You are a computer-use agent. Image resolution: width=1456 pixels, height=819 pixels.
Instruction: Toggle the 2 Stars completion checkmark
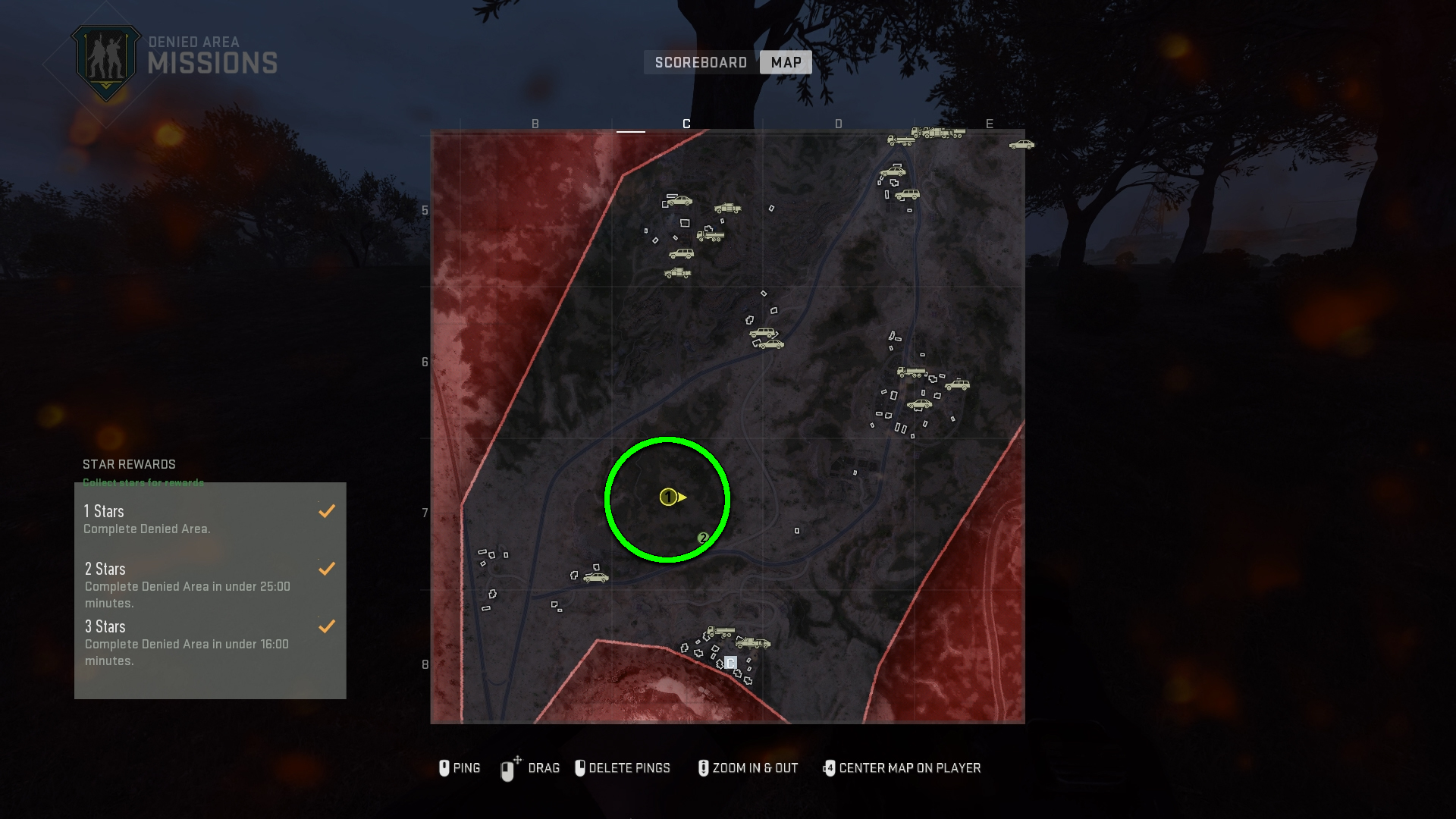pyautogui.click(x=327, y=569)
